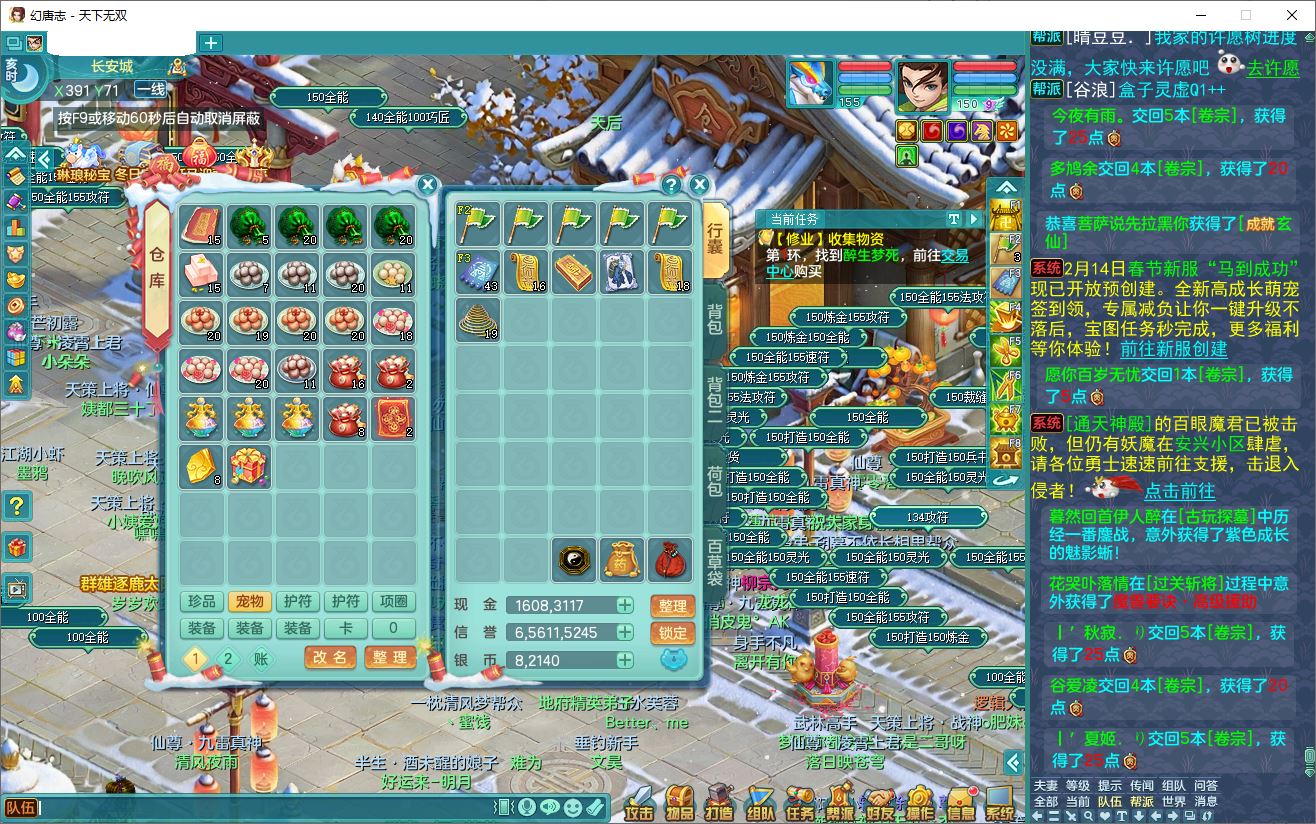Rename the warehouse page with 改名
1316x824 pixels.
click(330, 657)
